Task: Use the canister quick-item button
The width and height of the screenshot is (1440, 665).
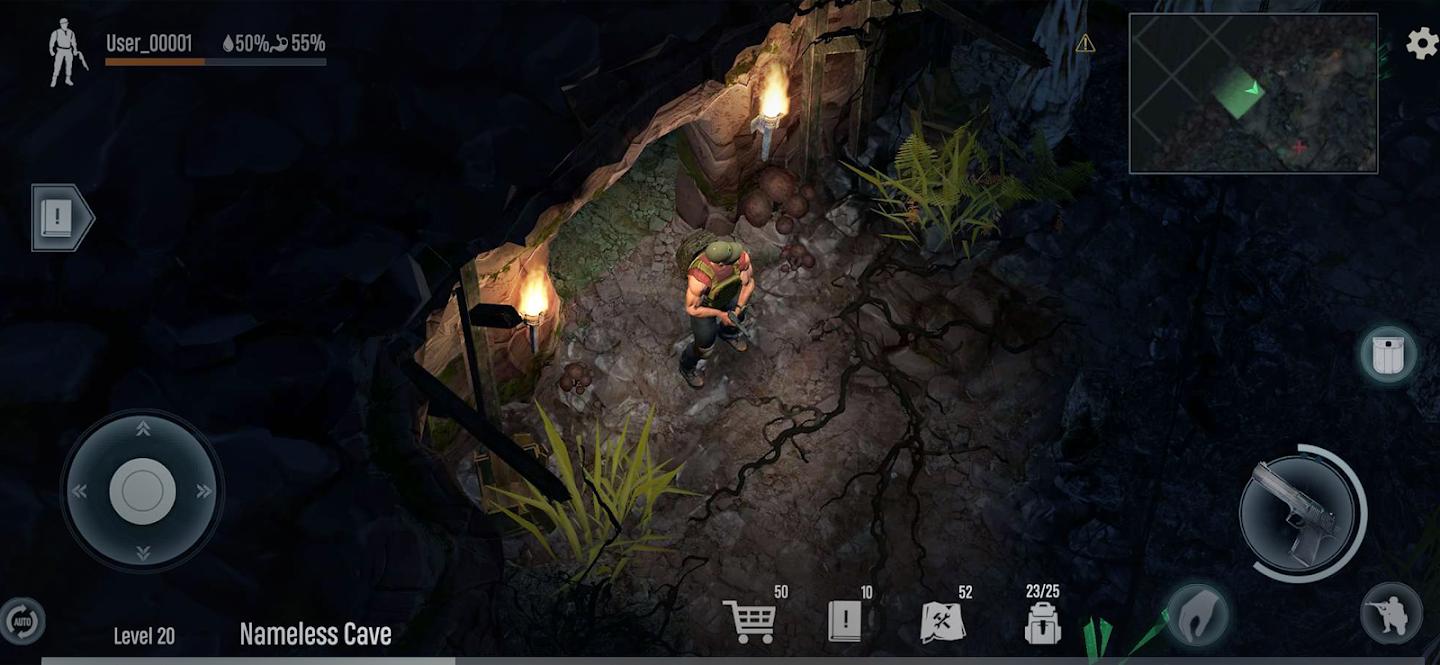Action: [1387, 355]
